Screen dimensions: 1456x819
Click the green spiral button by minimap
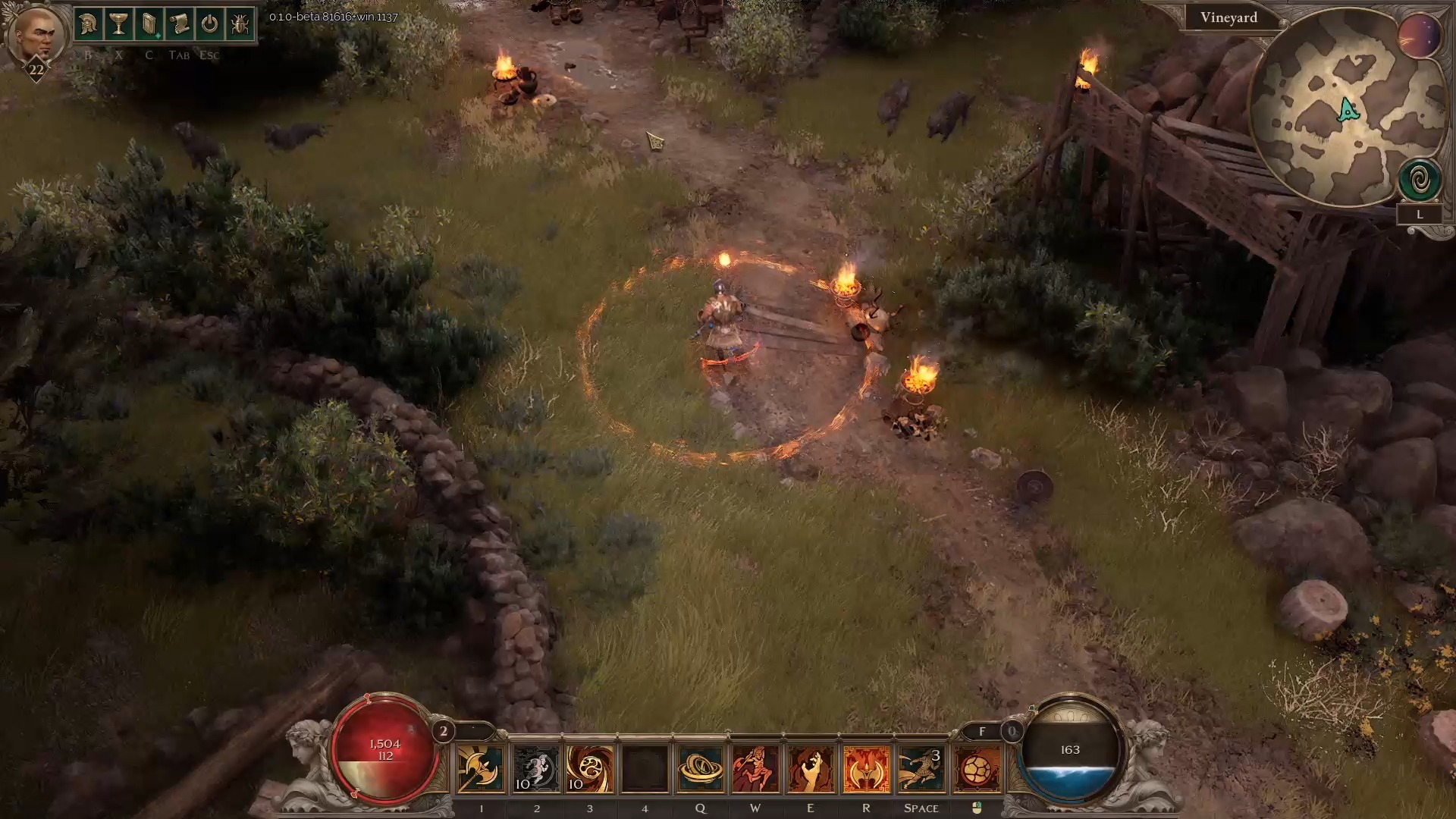point(1420,180)
